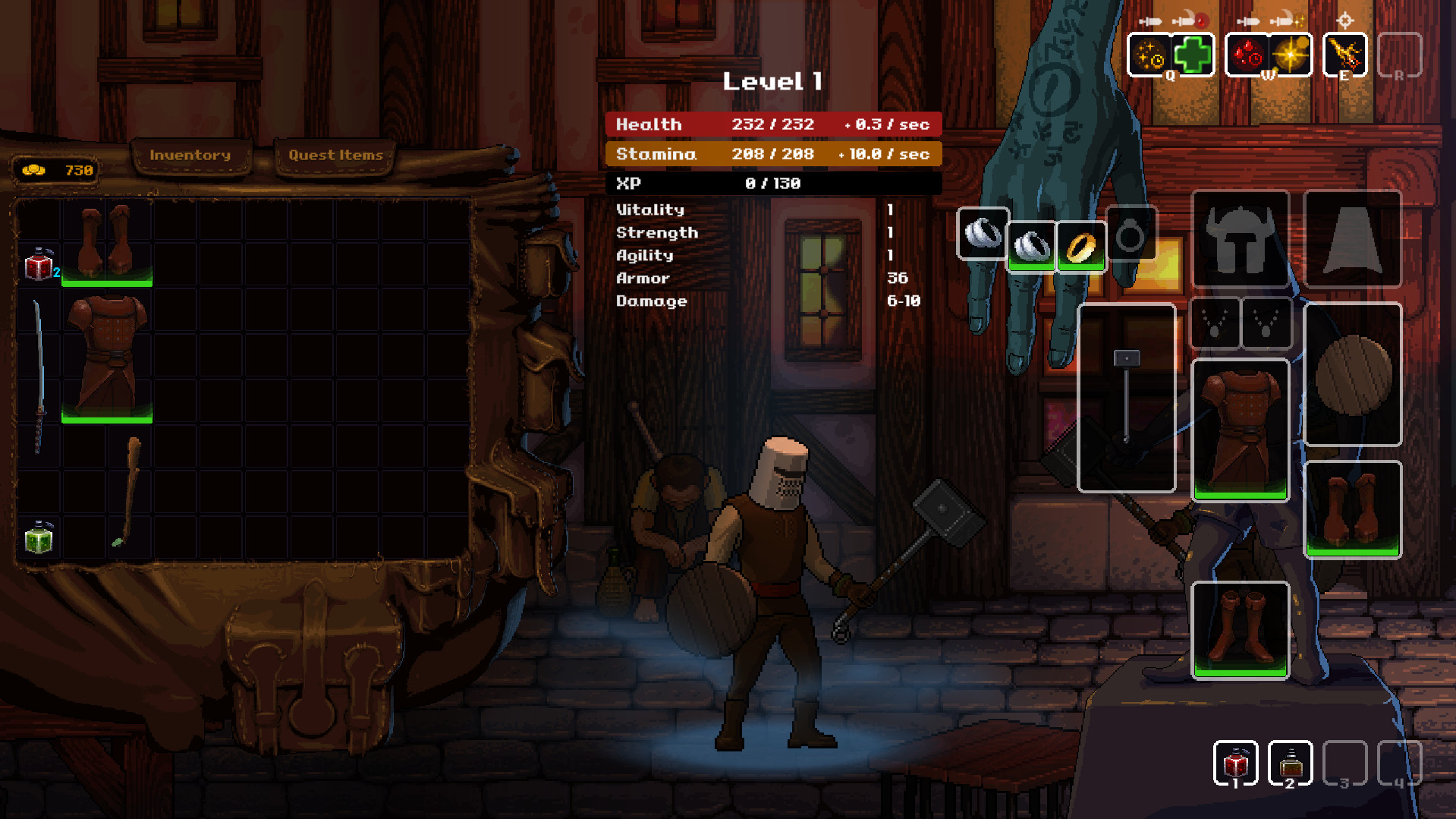Click the golden starburst buff icon beside slot W
Viewport: 1456px width, 819px height.
(1292, 55)
